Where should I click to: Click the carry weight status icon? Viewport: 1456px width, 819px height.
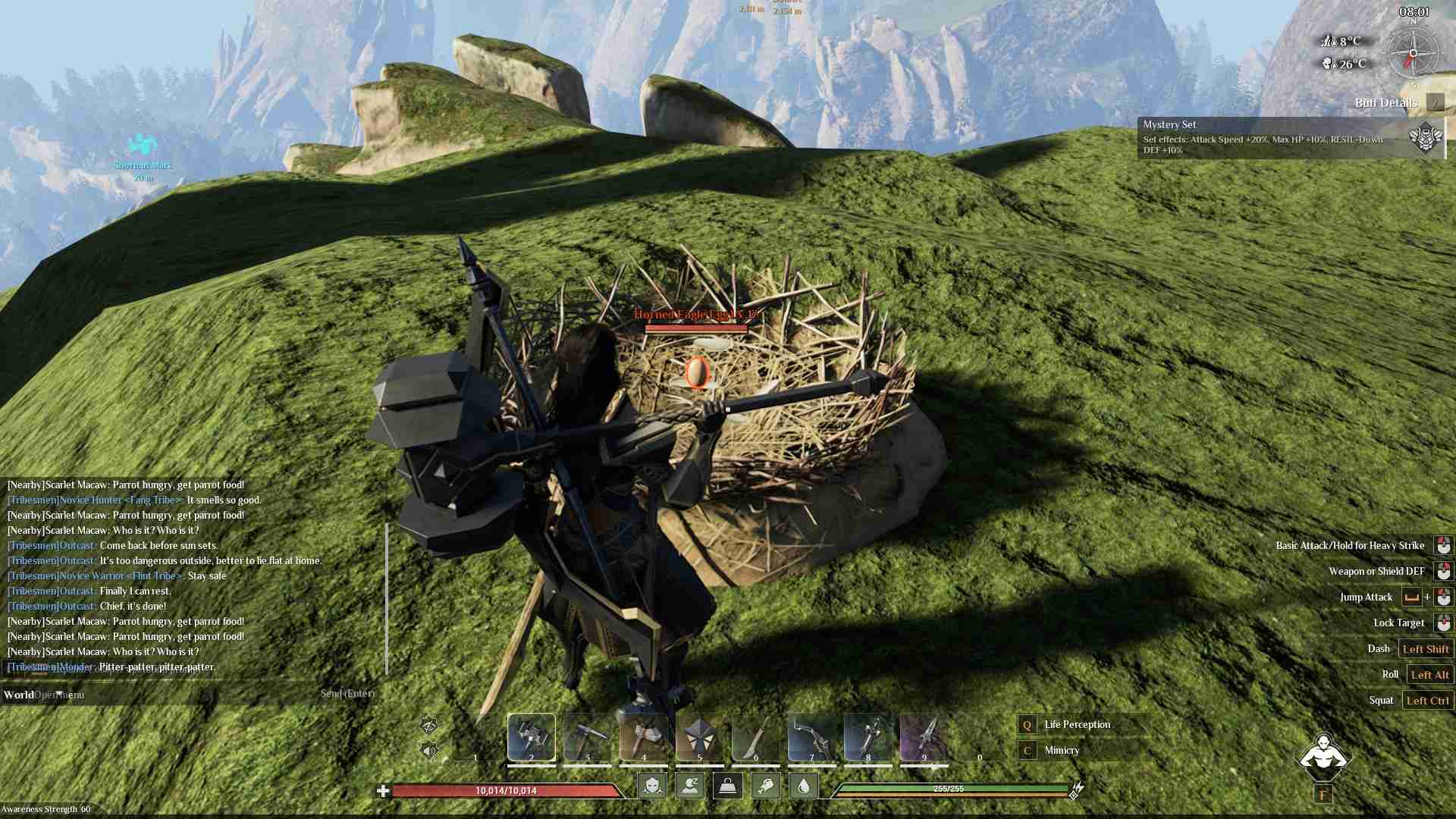tap(728, 786)
